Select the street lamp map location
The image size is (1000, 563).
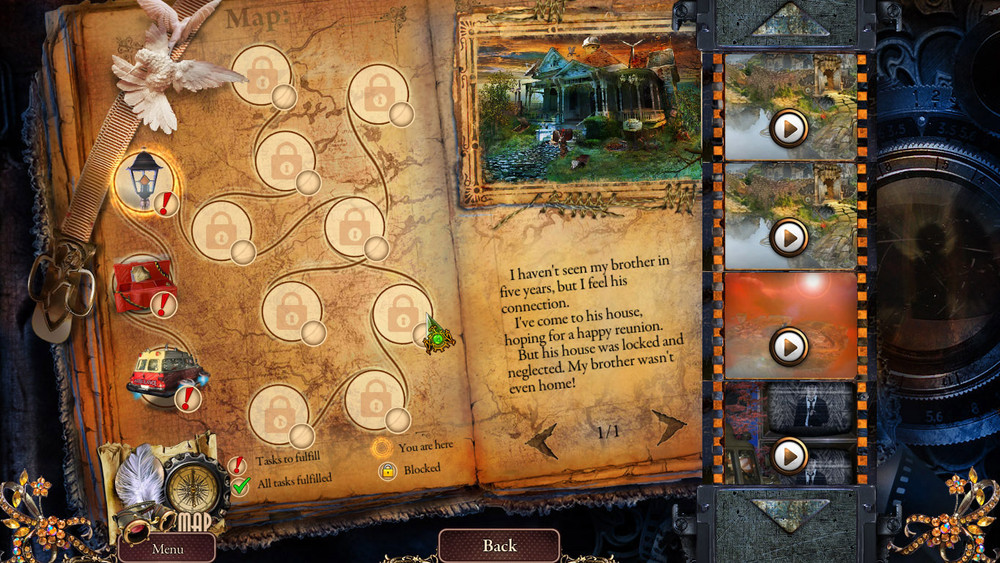coord(145,180)
